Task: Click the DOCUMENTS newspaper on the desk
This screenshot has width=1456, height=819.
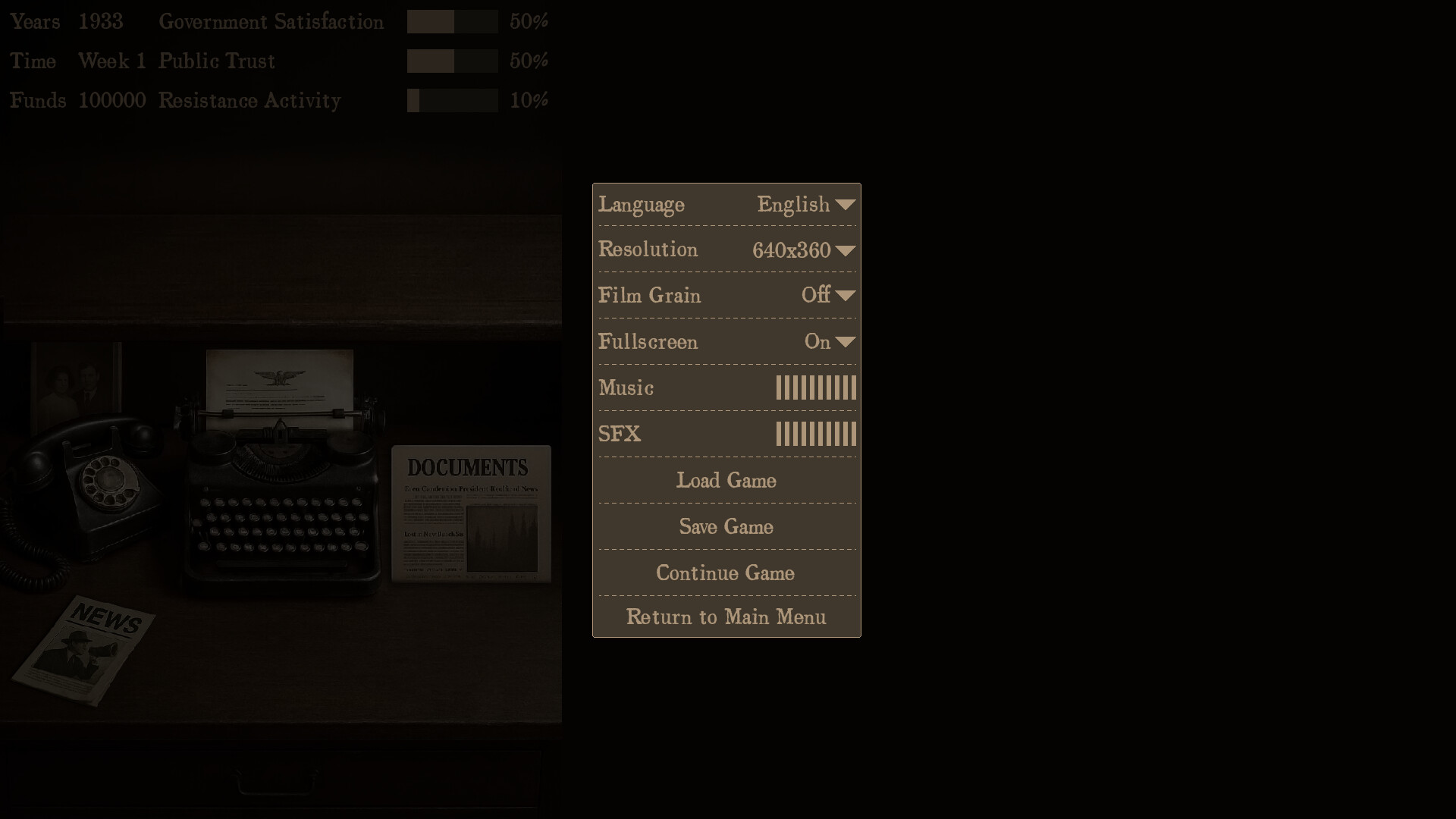Action: click(472, 513)
